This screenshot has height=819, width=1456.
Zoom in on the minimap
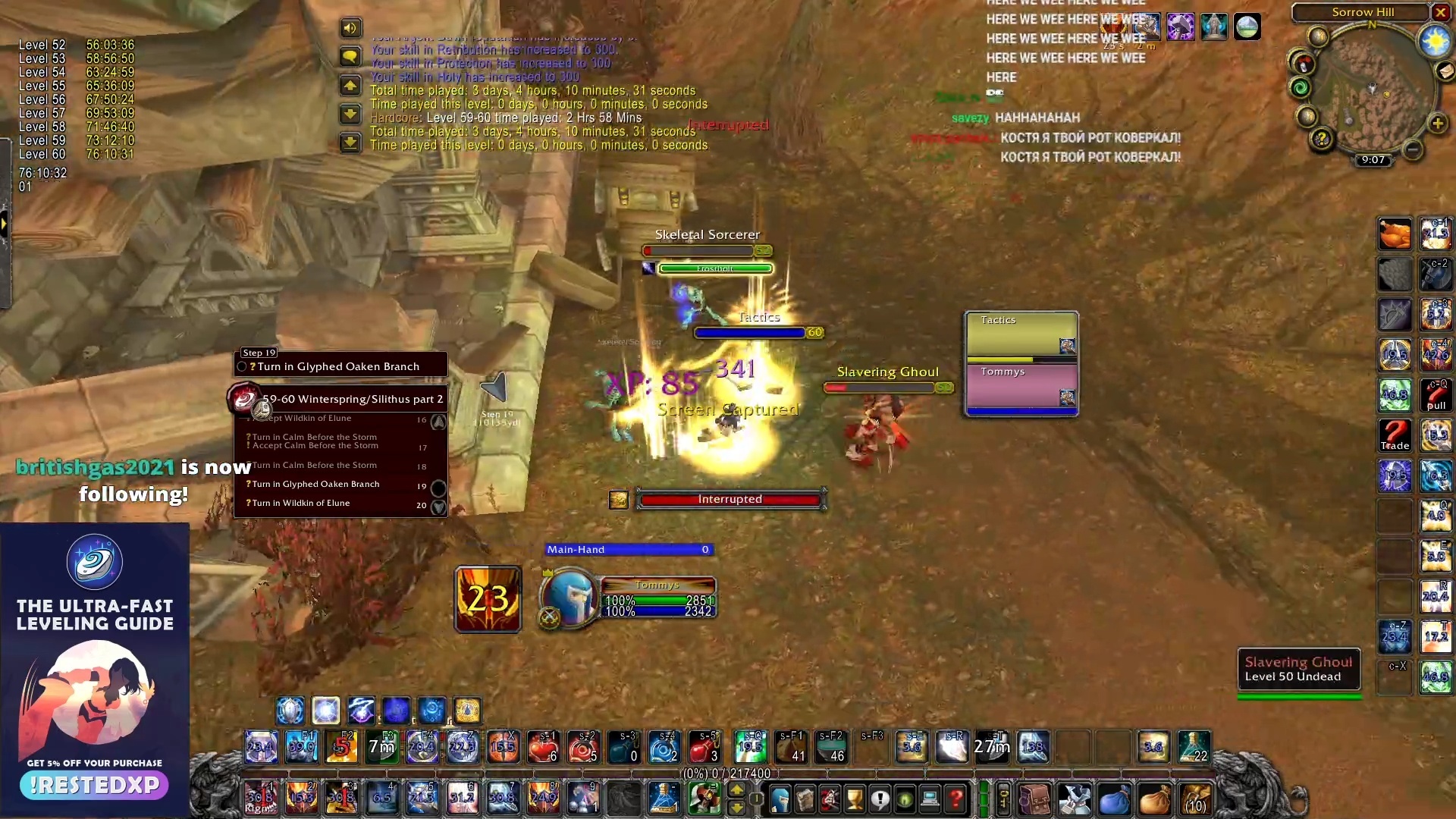tap(1438, 124)
